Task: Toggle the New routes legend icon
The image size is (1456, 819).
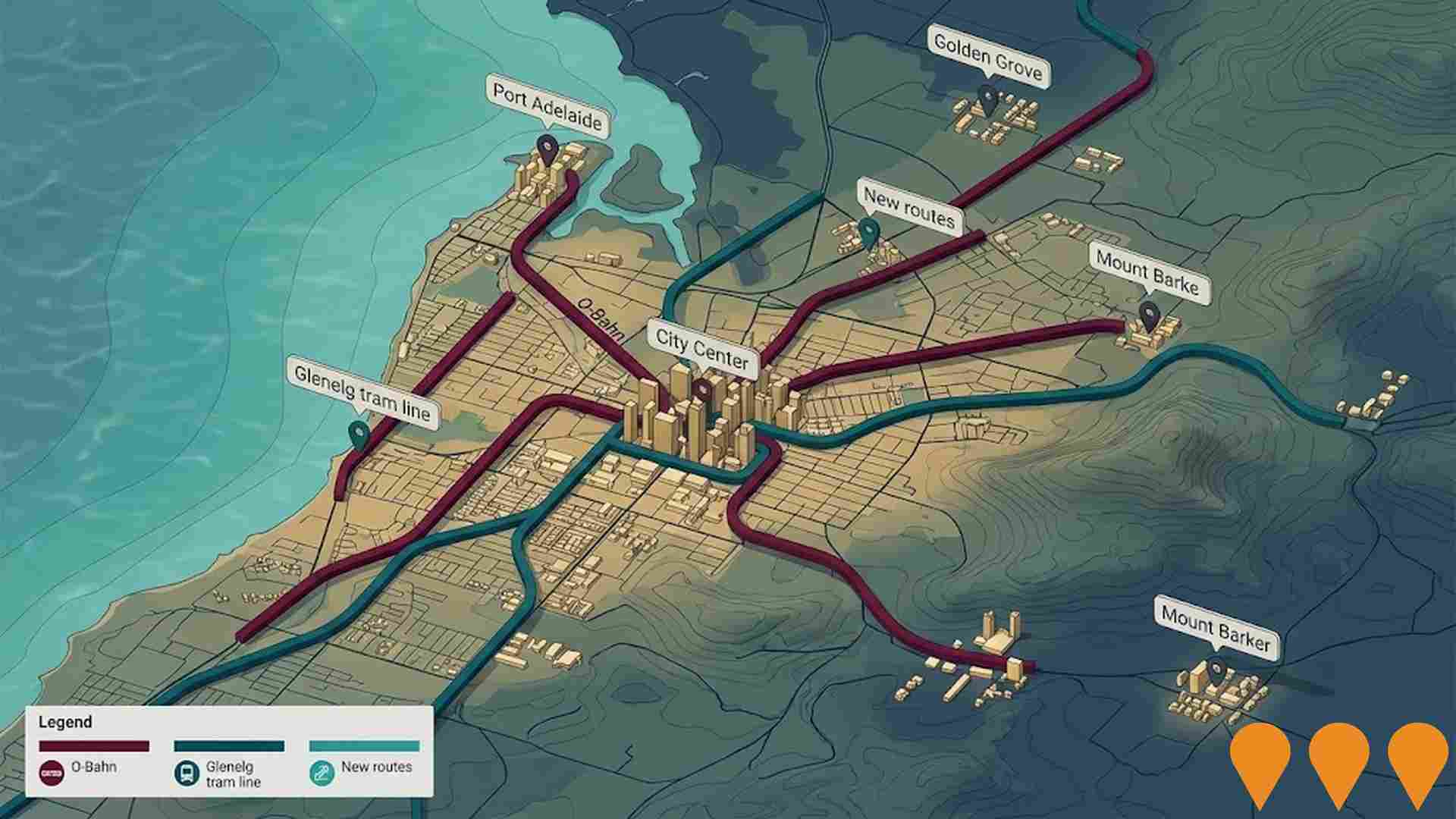Action: click(x=322, y=773)
